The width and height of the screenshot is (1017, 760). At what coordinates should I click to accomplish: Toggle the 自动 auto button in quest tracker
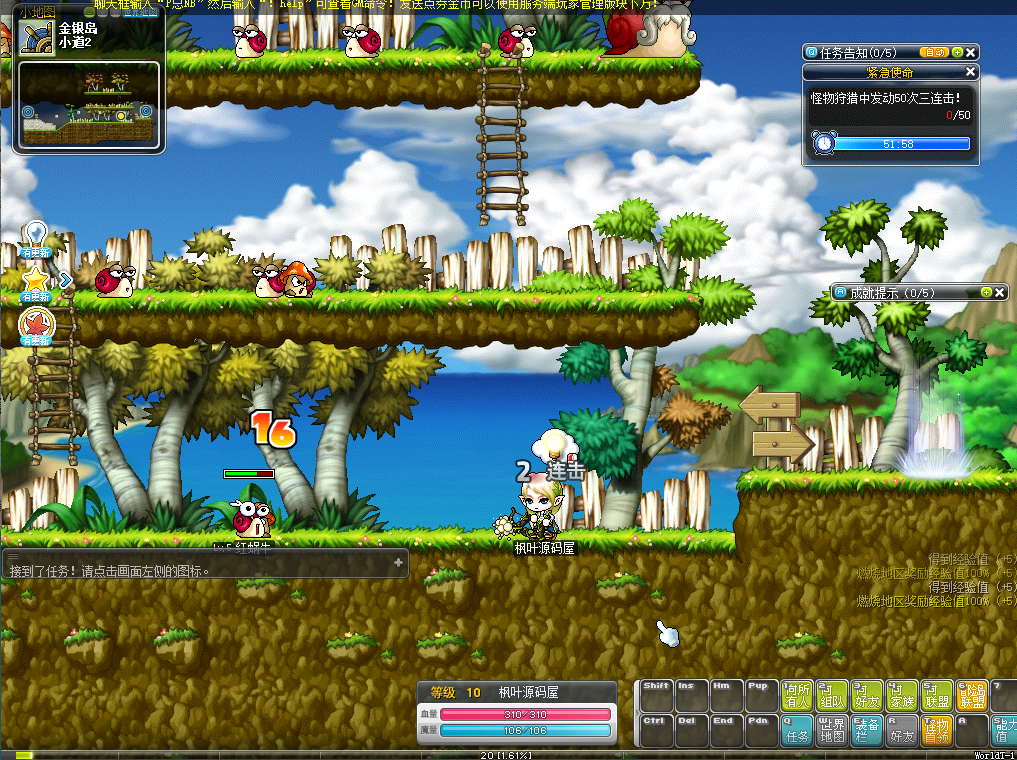(933, 52)
